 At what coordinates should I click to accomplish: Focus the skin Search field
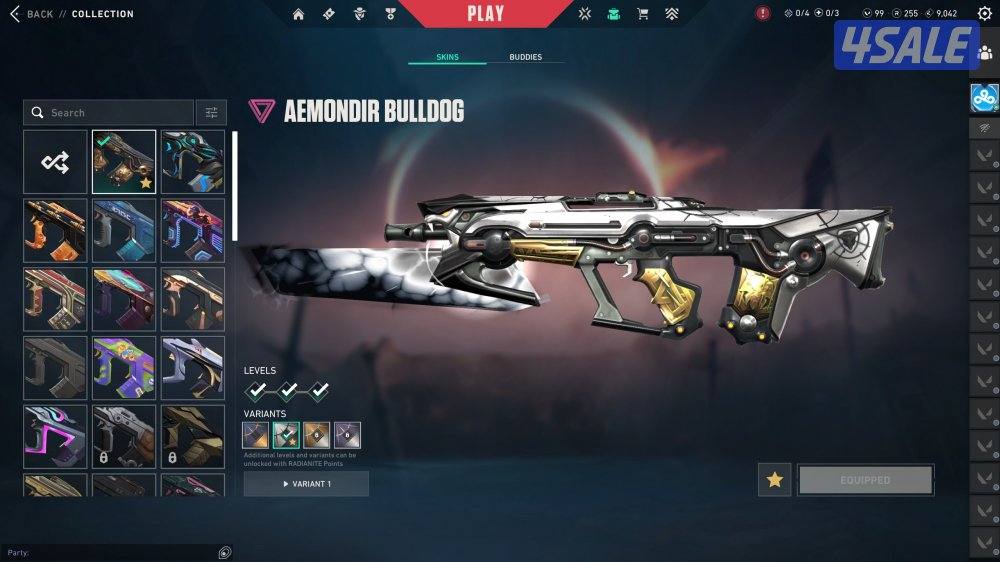click(110, 113)
